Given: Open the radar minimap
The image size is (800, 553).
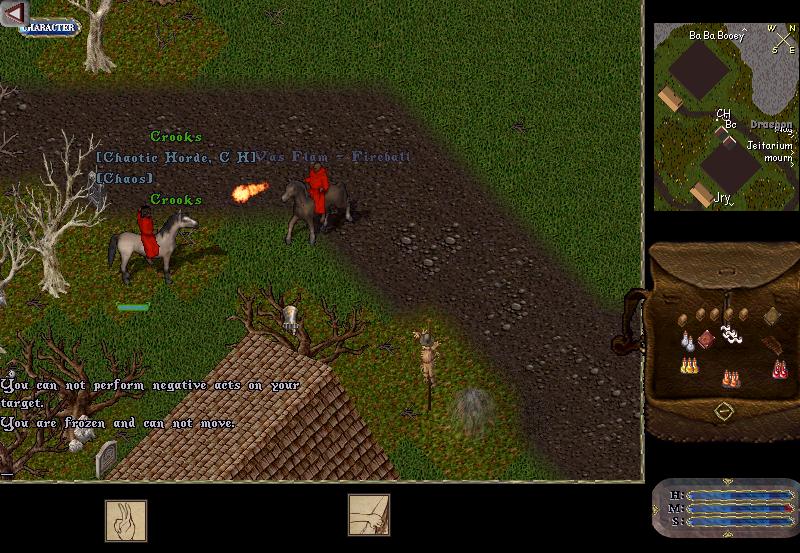Looking at the screenshot, I should [724, 116].
